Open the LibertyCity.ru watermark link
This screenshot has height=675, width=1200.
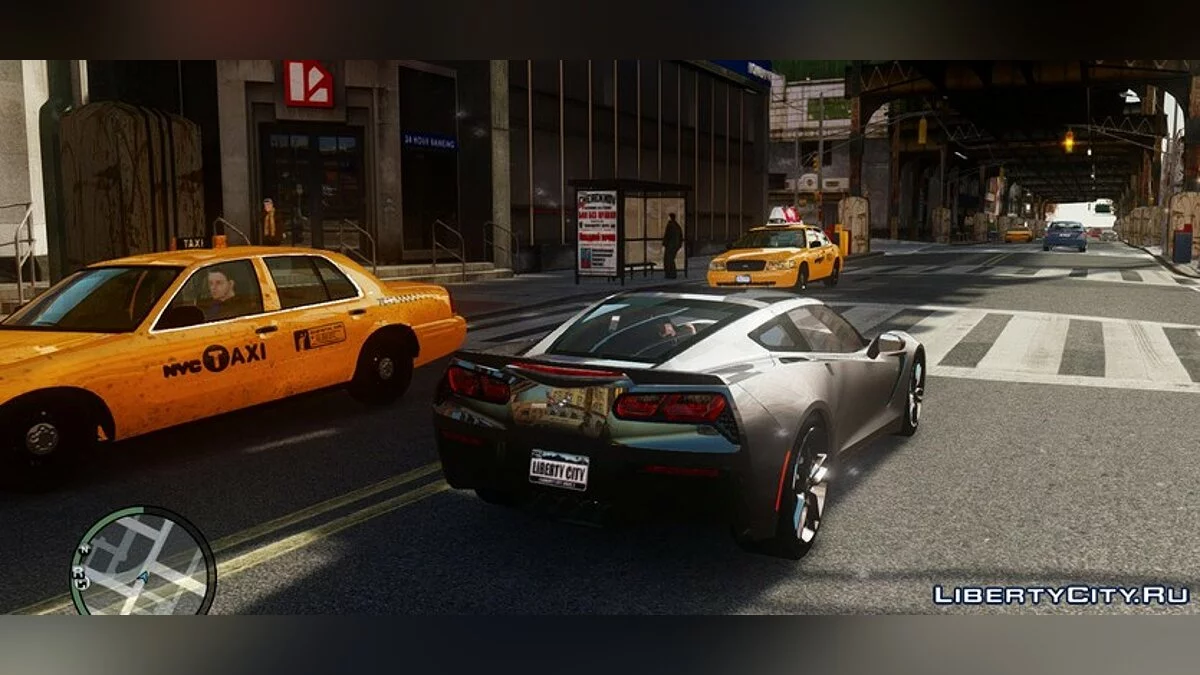tap(1061, 595)
